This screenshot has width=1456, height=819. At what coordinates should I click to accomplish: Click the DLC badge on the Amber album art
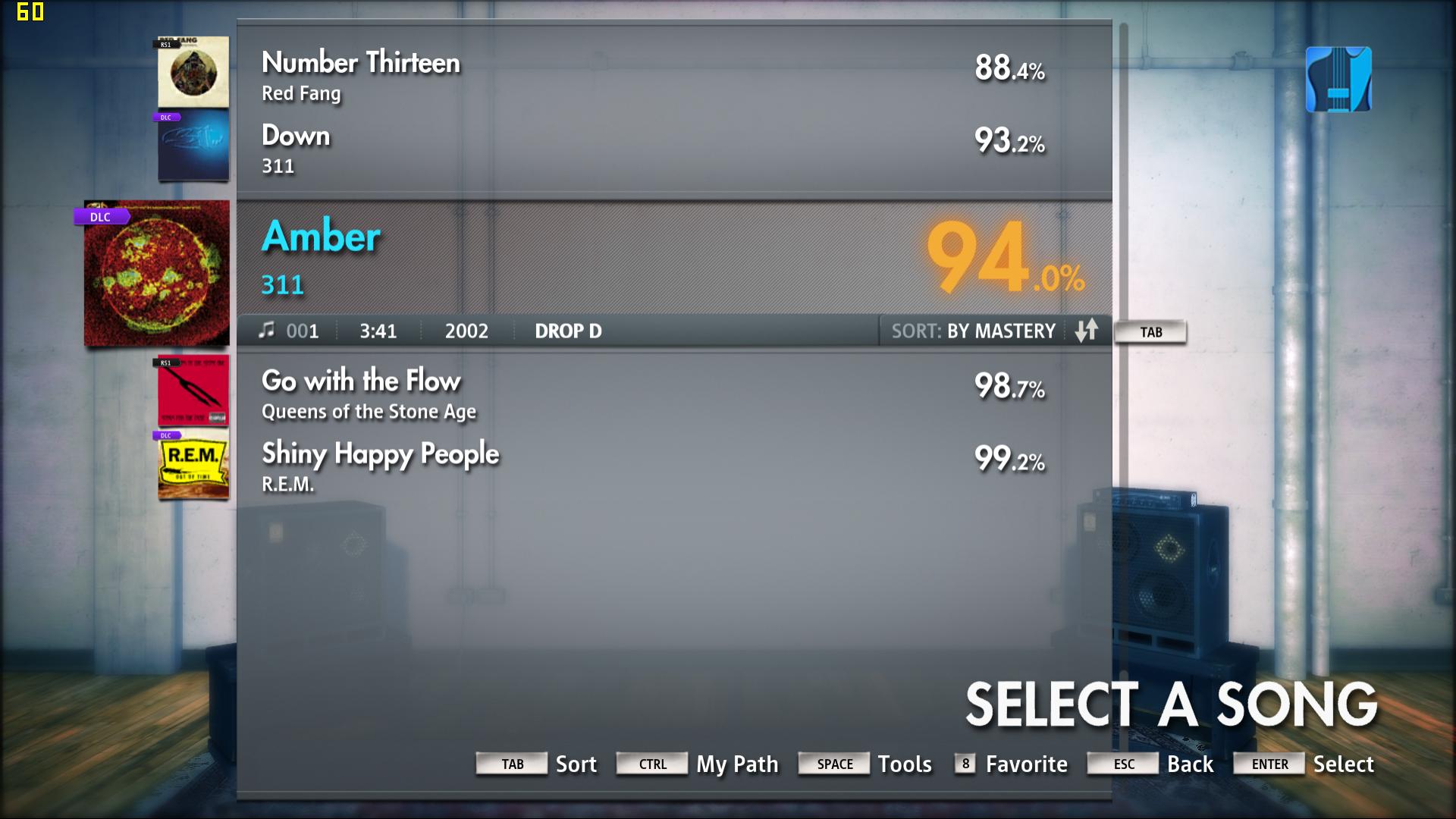click(x=101, y=217)
